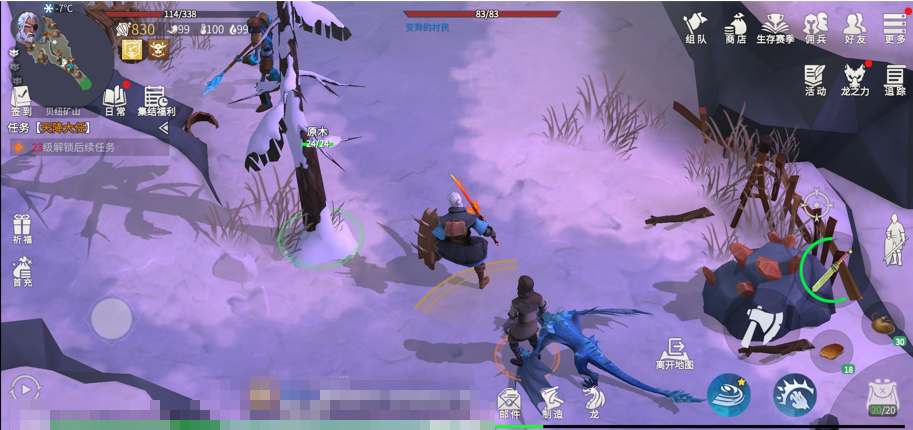Open the 好友 friends list
Image resolution: width=913 pixels, height=430 pixels.
click(855, 27)
